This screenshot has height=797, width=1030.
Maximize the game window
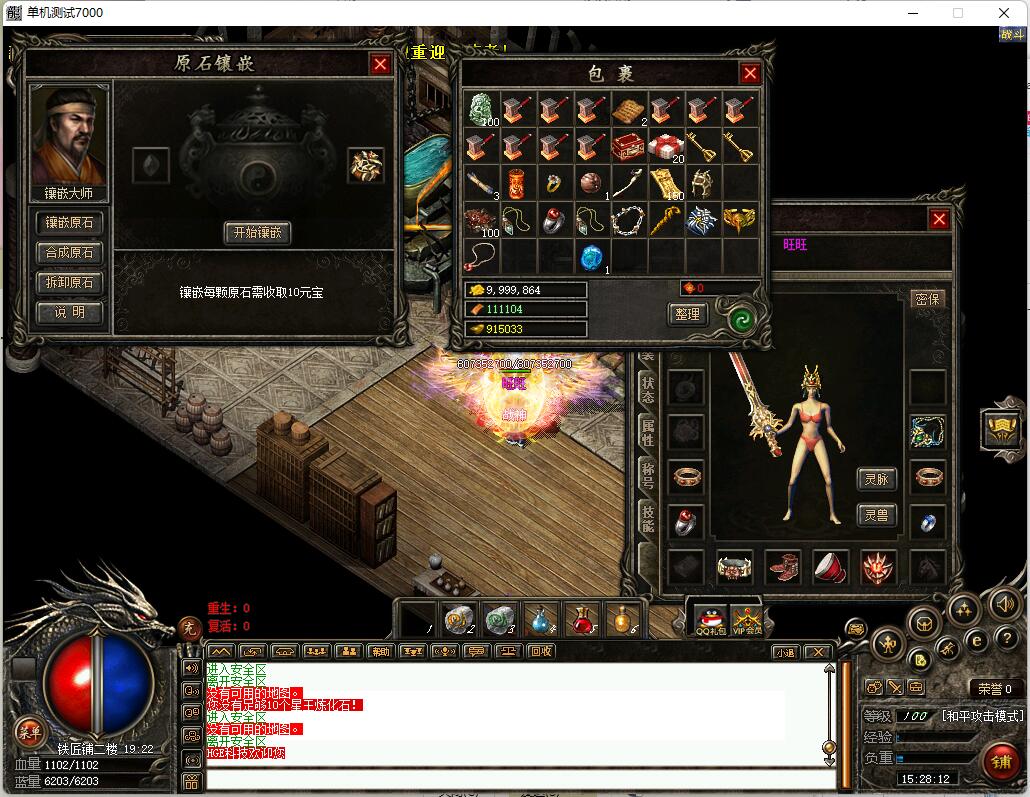pyautogui.click(x=958, y=13)
